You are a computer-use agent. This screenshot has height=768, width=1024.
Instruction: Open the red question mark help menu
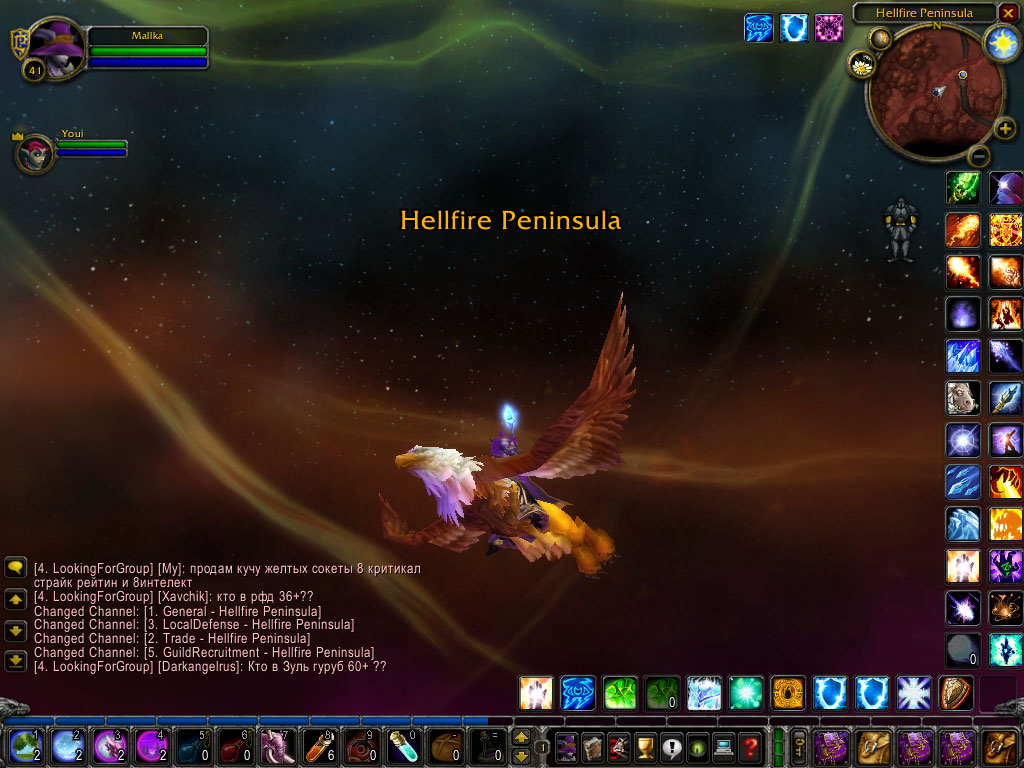click(750, 747)
